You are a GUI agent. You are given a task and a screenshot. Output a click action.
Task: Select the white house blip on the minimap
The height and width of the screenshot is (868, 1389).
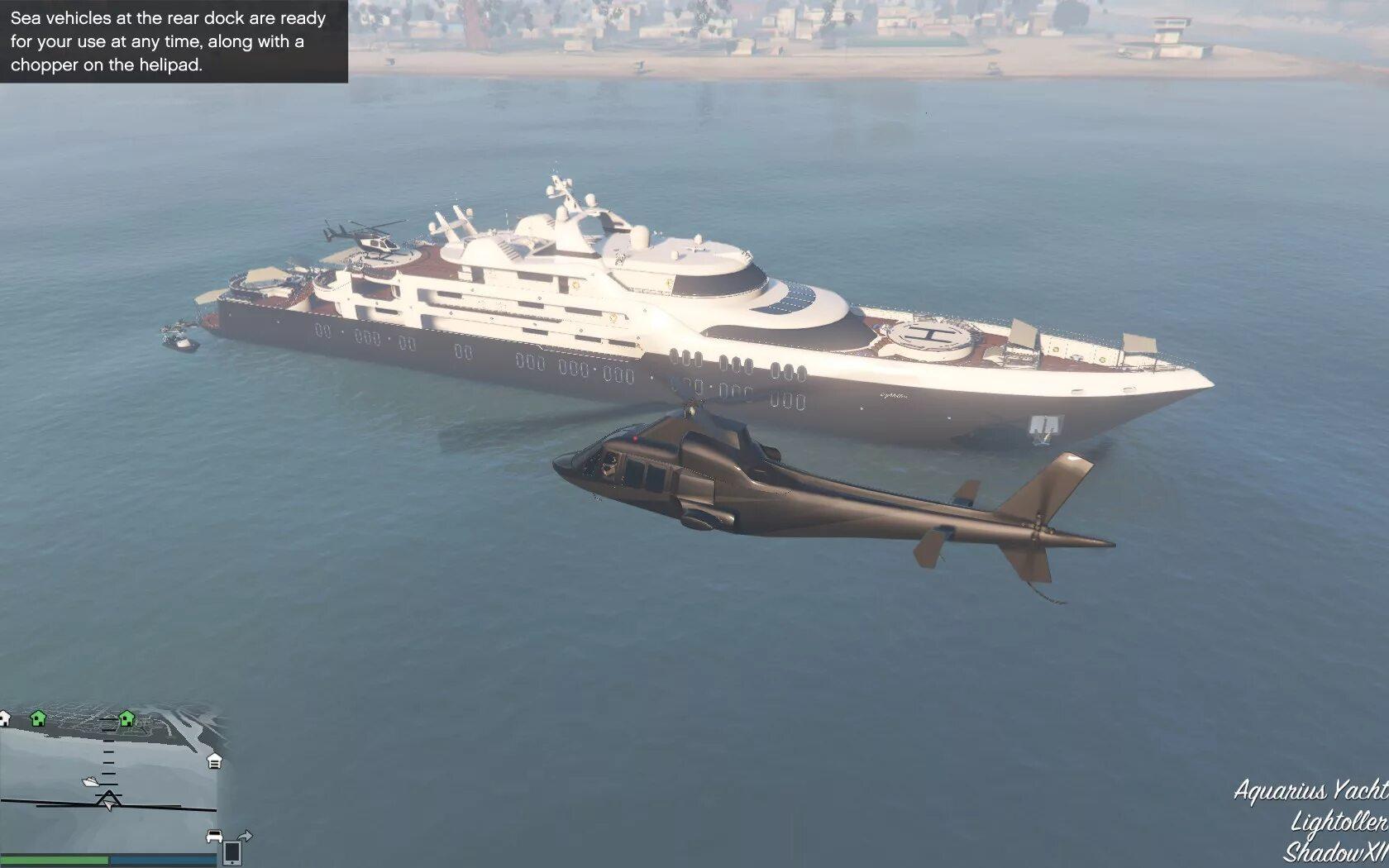point(4,718)
